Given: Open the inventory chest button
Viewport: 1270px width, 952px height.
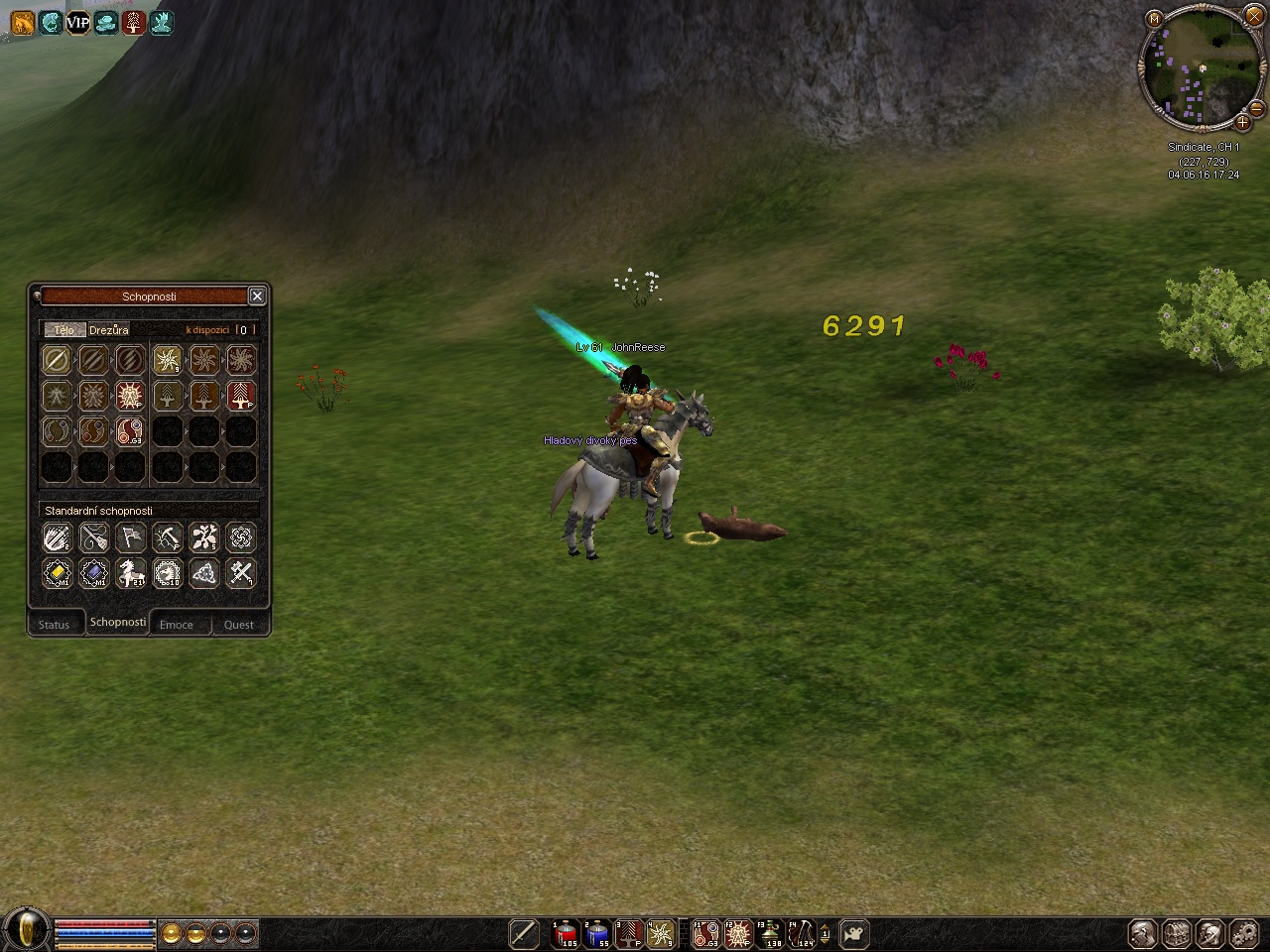Looking at the screenshot, I should pyautogui.click(x=1176, y=933).
